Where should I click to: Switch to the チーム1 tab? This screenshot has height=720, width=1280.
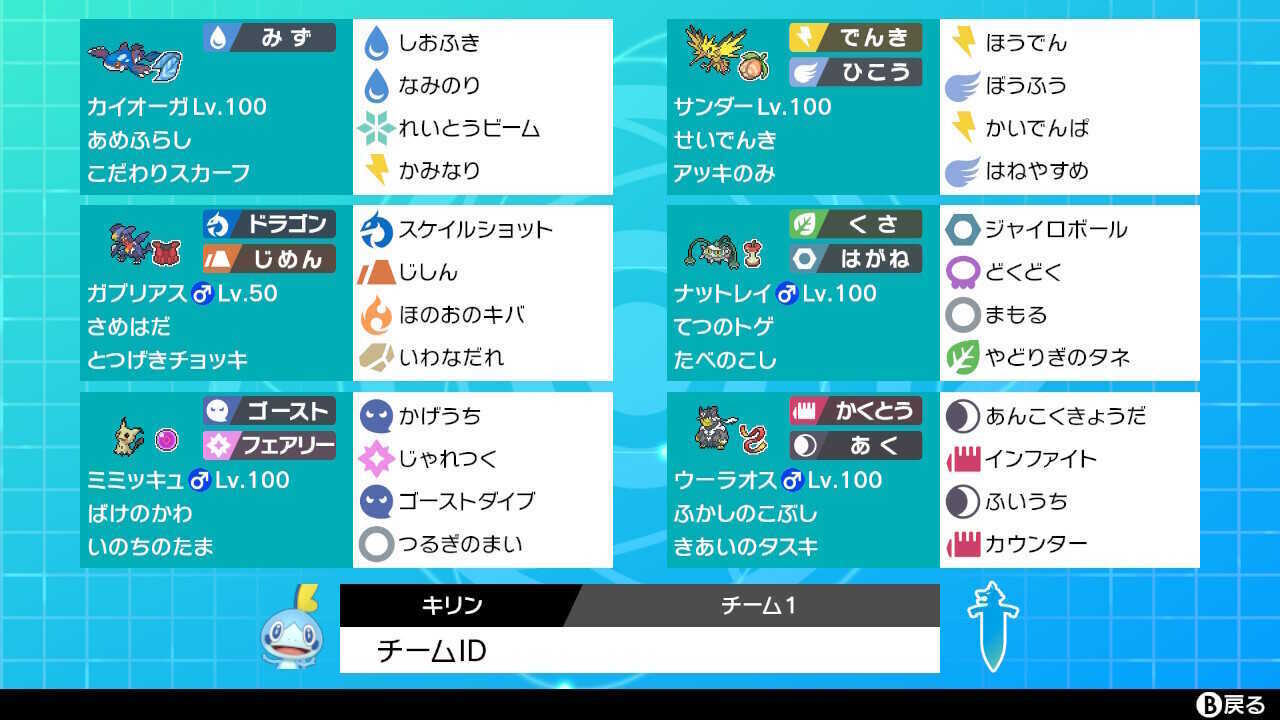[760, 604]
